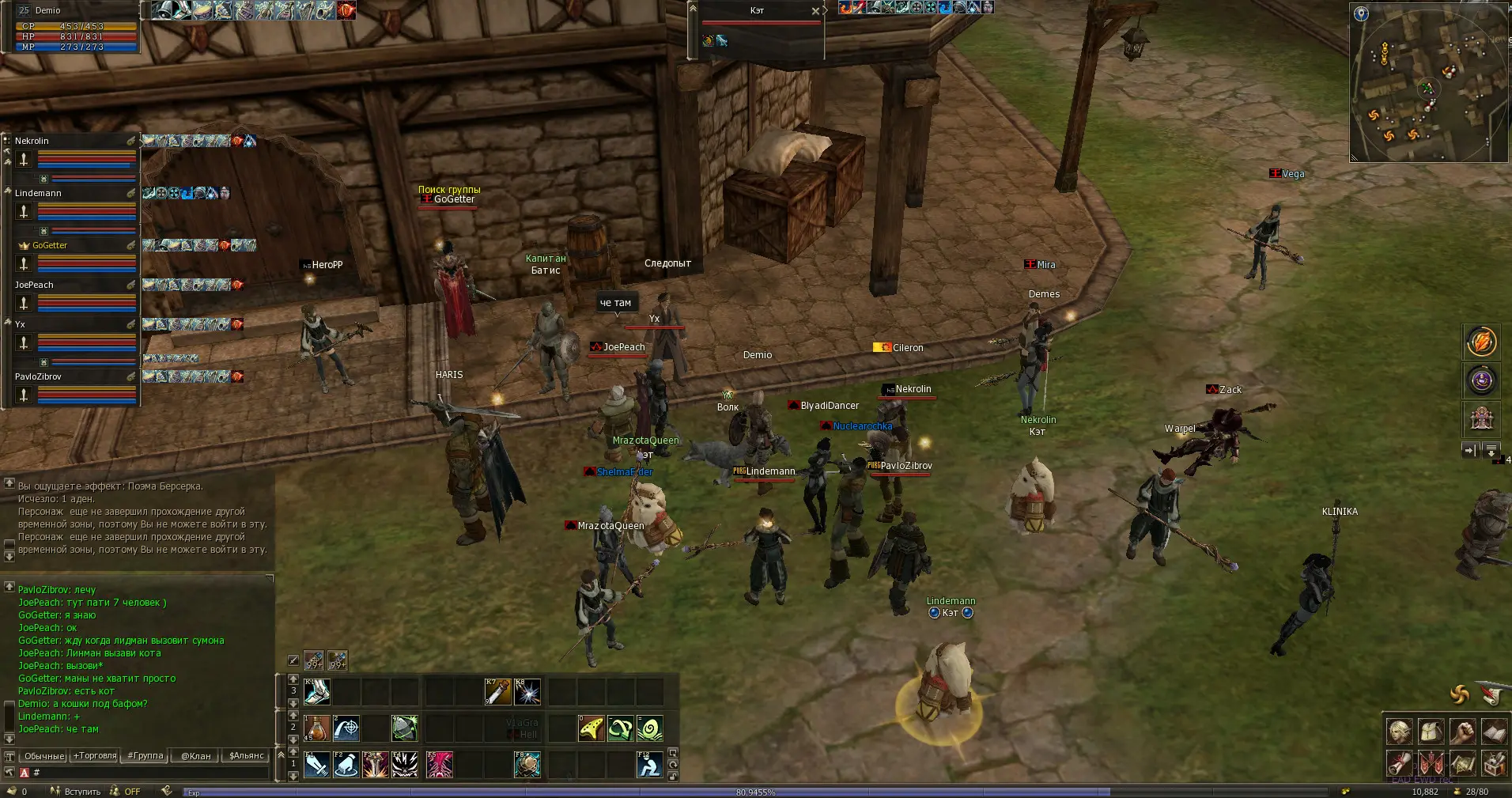The height and width of the screenshot is (798, 1512).
Task: Use the potion in hotbar slot 1
Action: click(x=316, y=728)
